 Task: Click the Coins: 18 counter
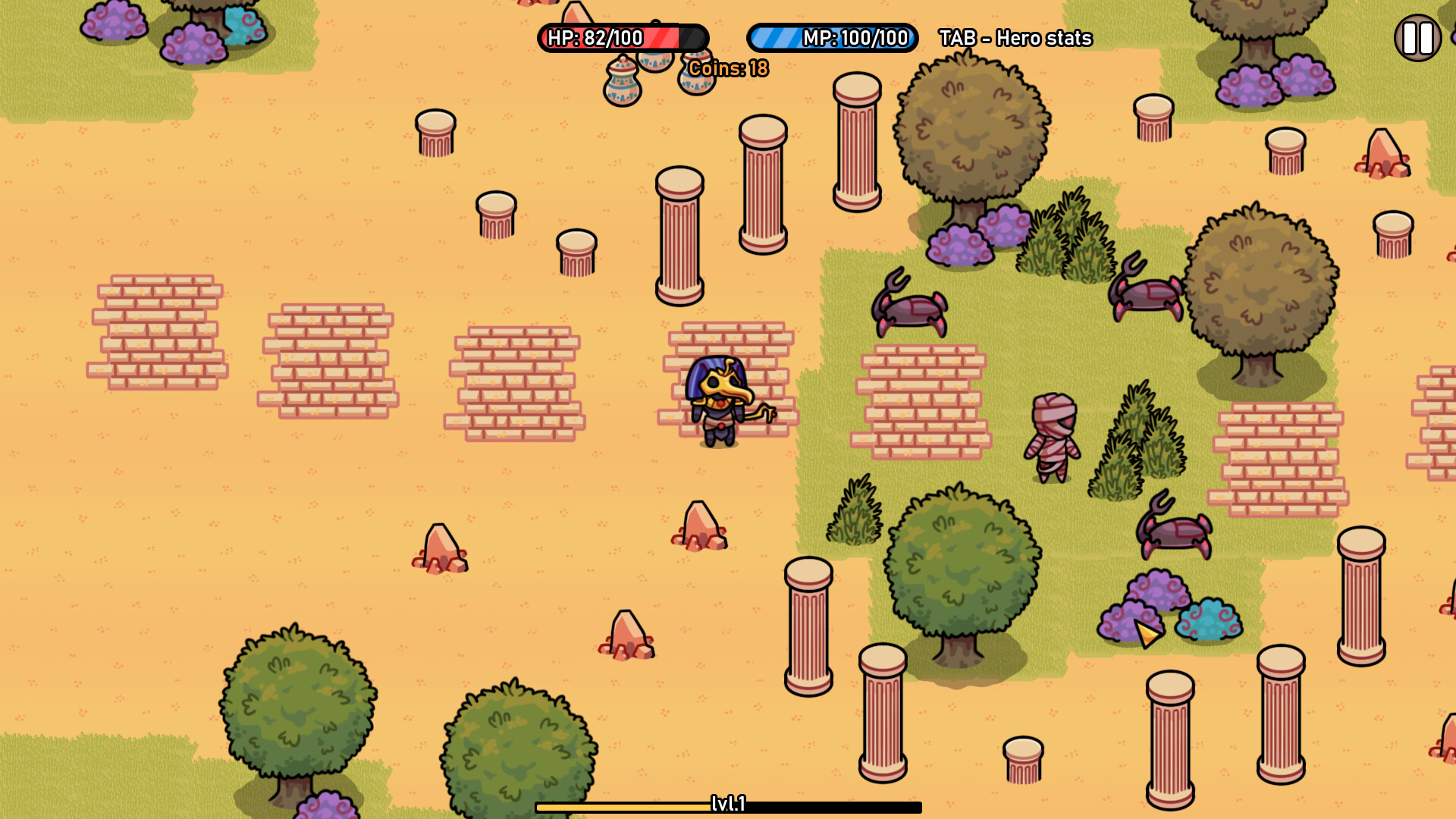727,67
